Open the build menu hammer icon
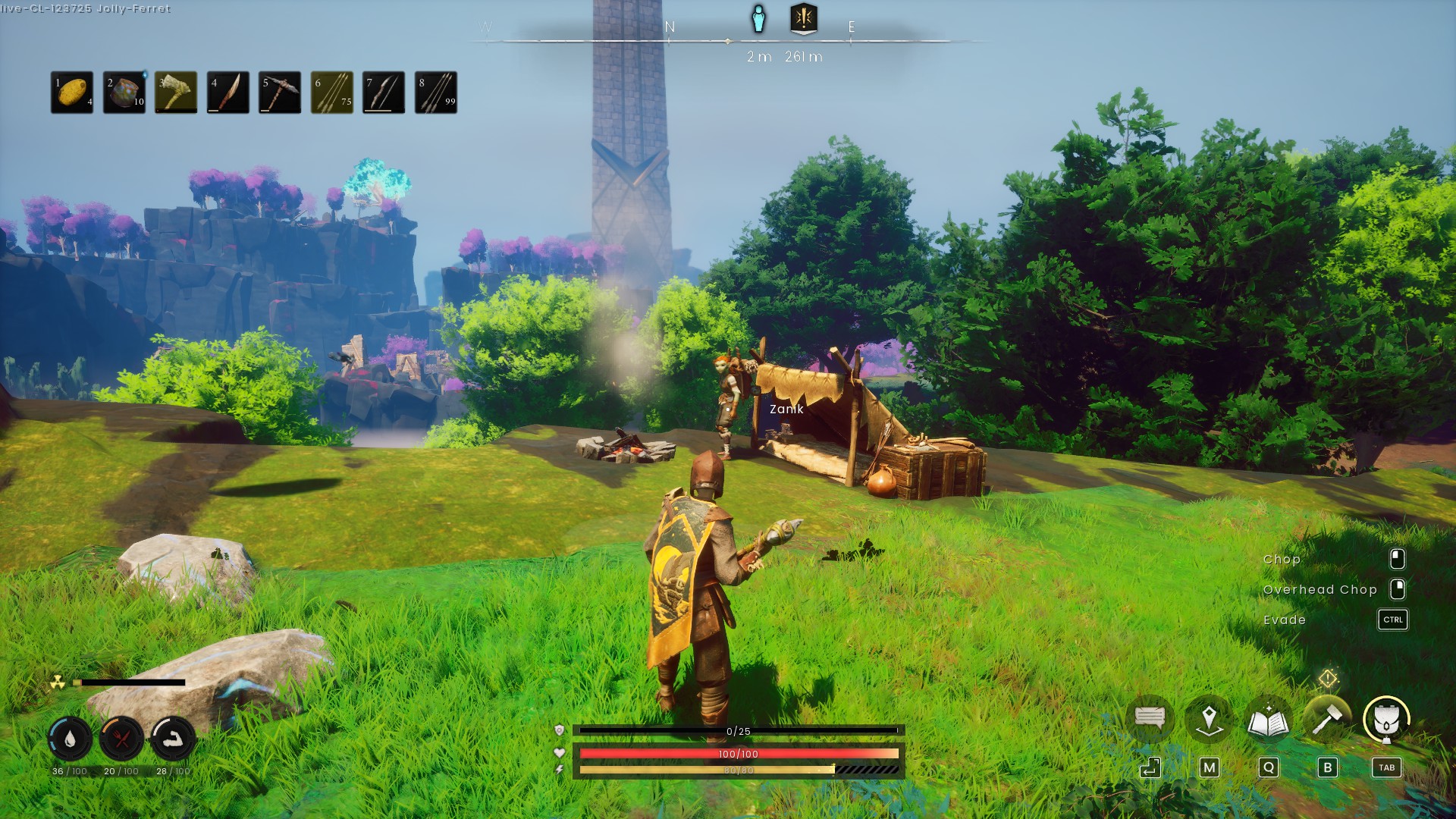Viewport: 1456px width, 819px height. pyautogui.click(x=1327, y=719)
